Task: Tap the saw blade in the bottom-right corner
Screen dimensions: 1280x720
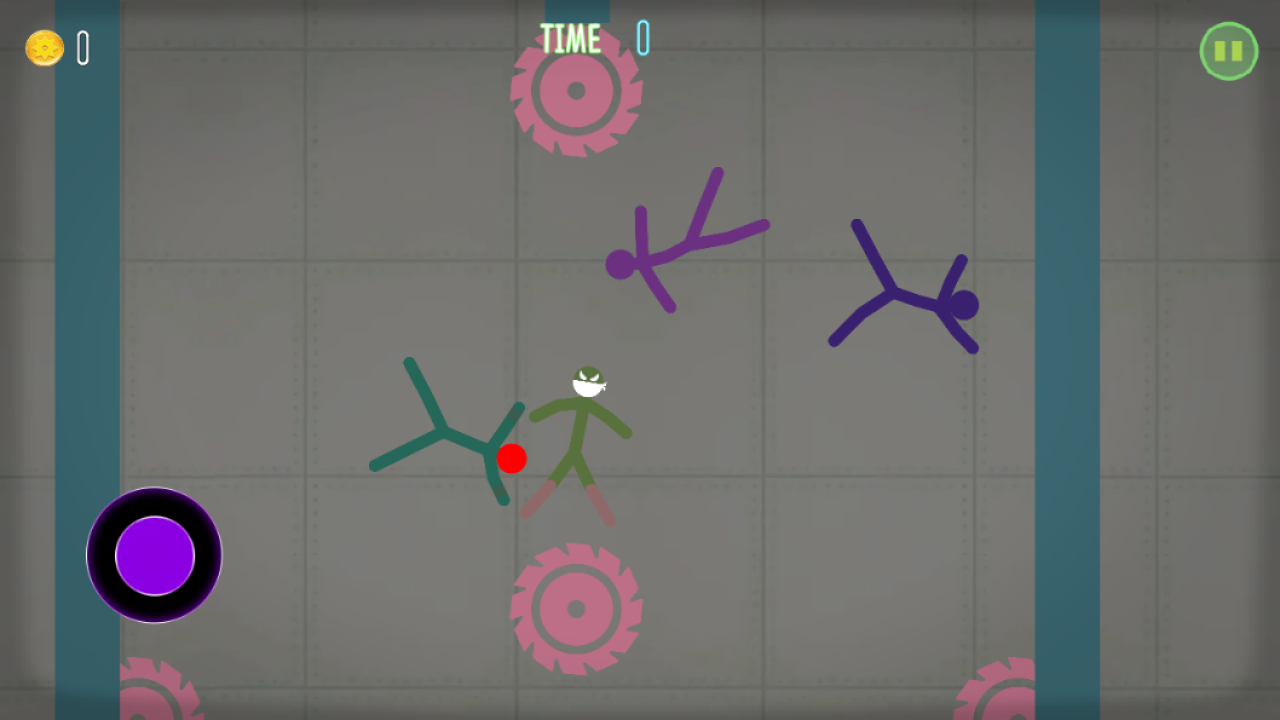Action: (x=995, y=700)
